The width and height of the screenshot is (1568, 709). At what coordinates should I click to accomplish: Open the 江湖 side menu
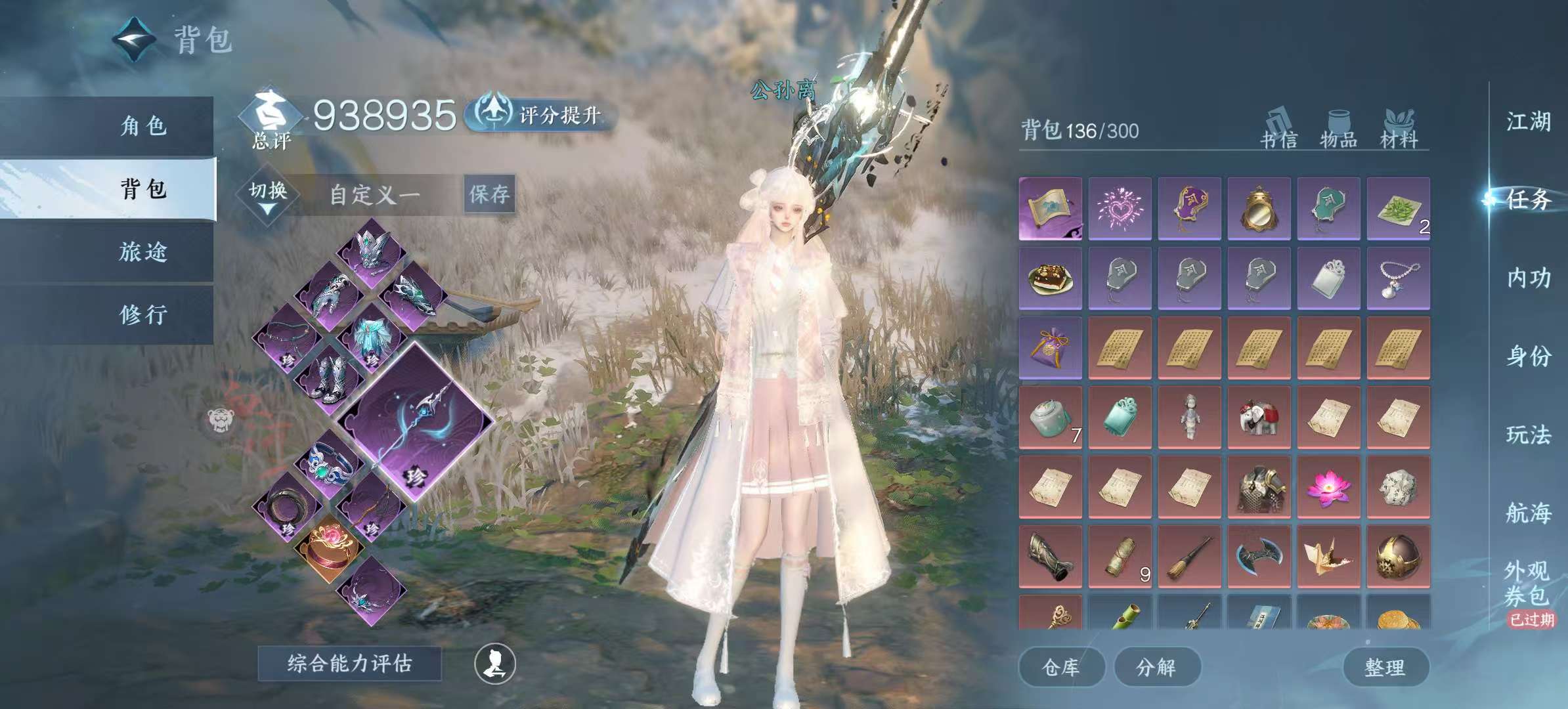point(1528,121)
